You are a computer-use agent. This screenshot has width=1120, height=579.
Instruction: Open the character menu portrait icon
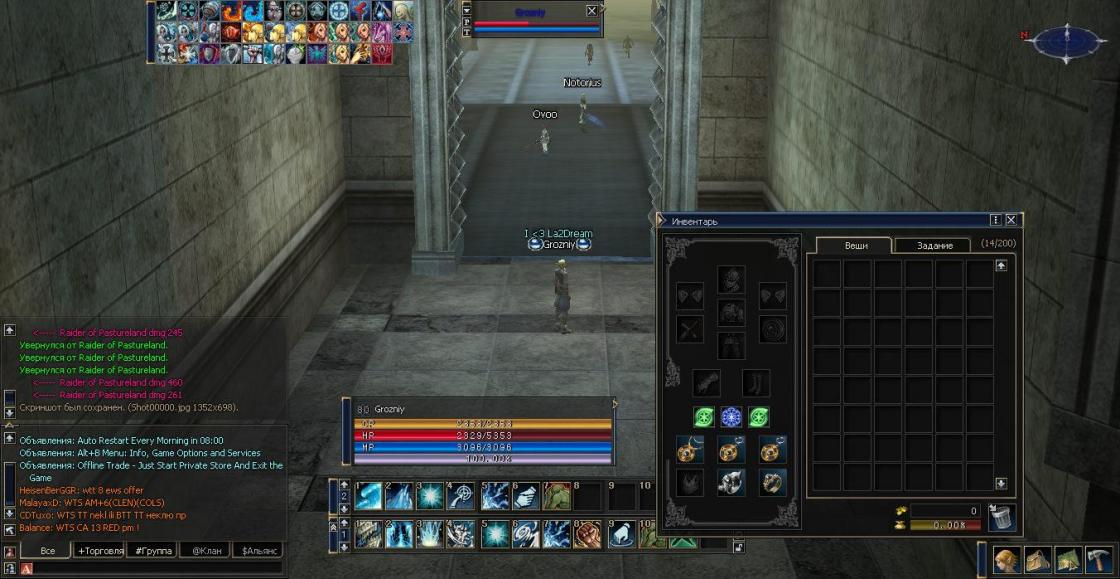(x=1007, y=559)
